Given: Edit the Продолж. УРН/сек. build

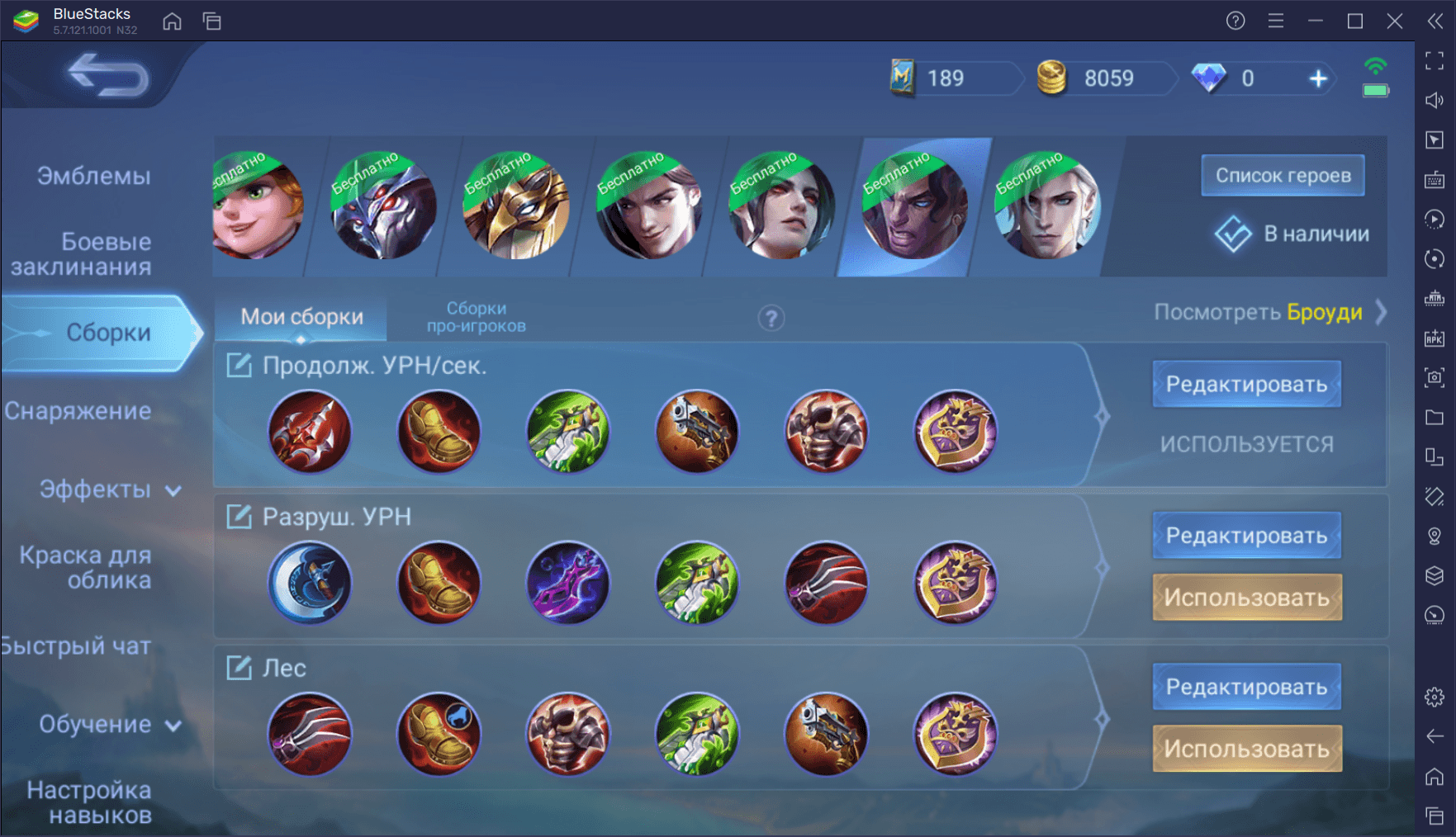Looking at the screenshot, I should tap(1246, 384).
